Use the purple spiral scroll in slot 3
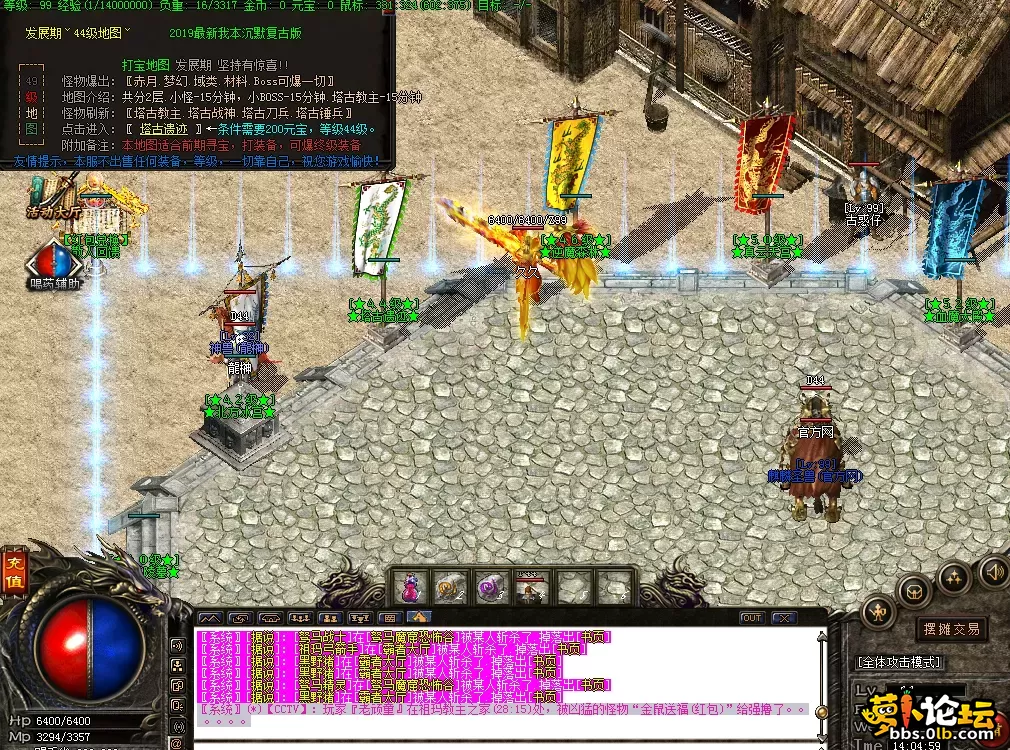Image resolution: width=1010 pixels, height=750 pixels. click(x=490, y=588)
